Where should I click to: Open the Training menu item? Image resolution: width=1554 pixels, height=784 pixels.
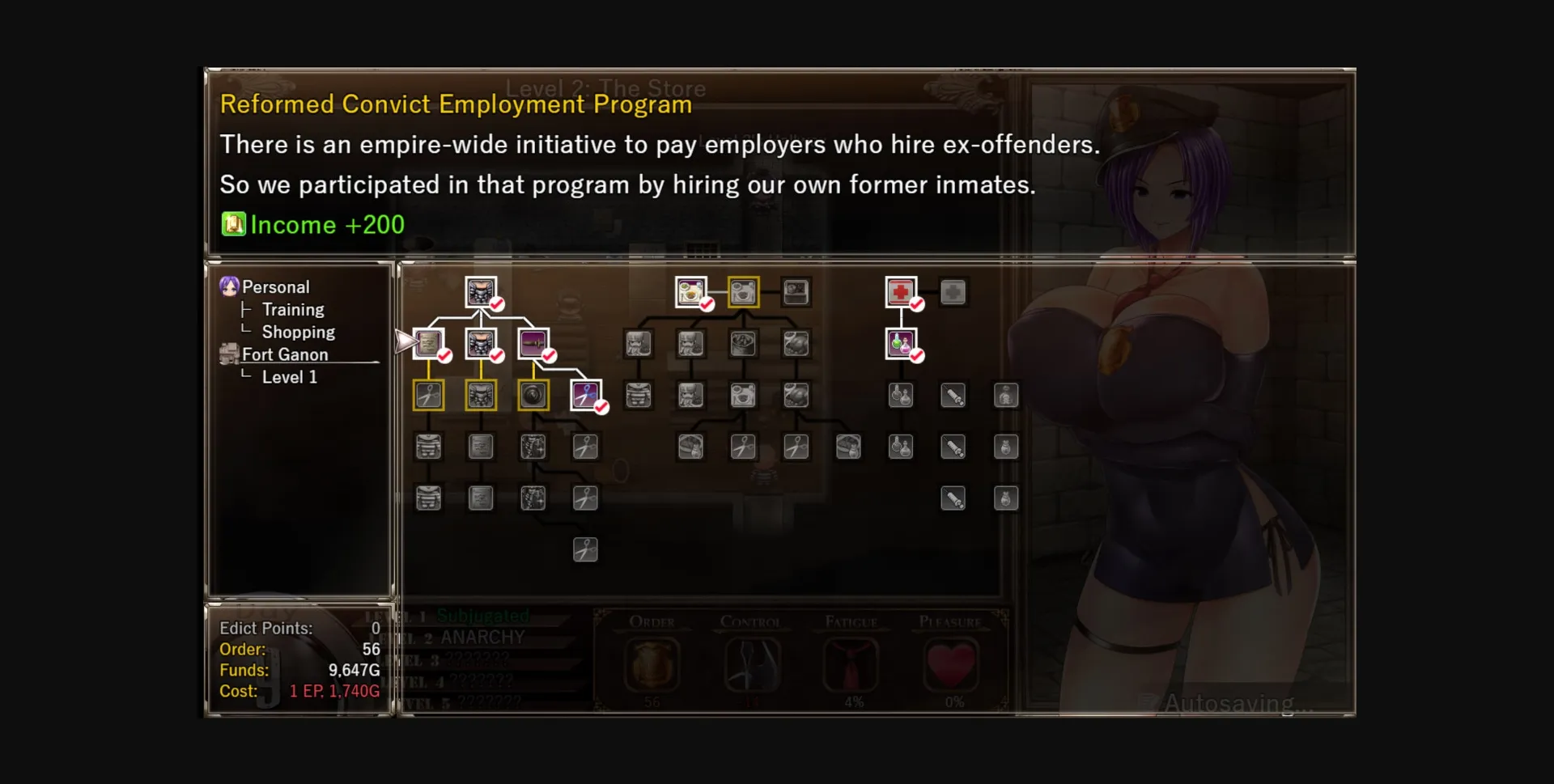point(293,309)
